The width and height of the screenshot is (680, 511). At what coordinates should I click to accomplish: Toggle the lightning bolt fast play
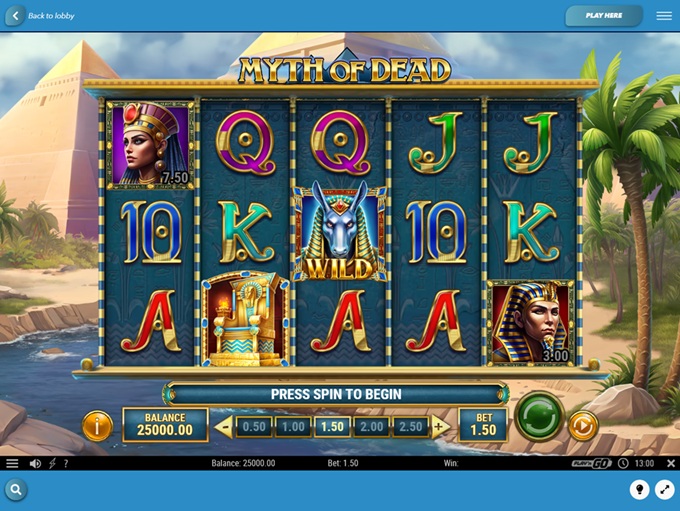pos(52,464)
